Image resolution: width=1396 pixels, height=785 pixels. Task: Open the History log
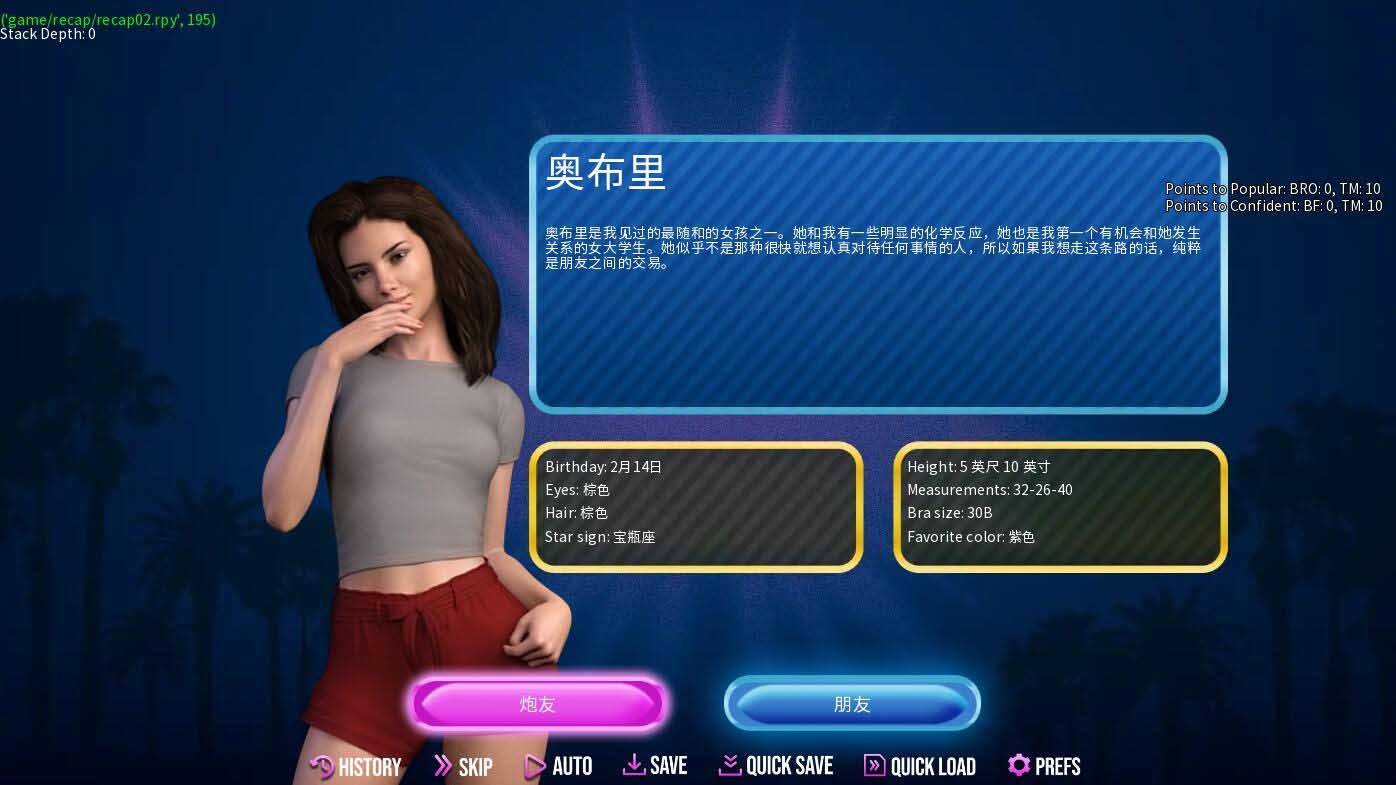pyautogui.click(x=356, y=767)
